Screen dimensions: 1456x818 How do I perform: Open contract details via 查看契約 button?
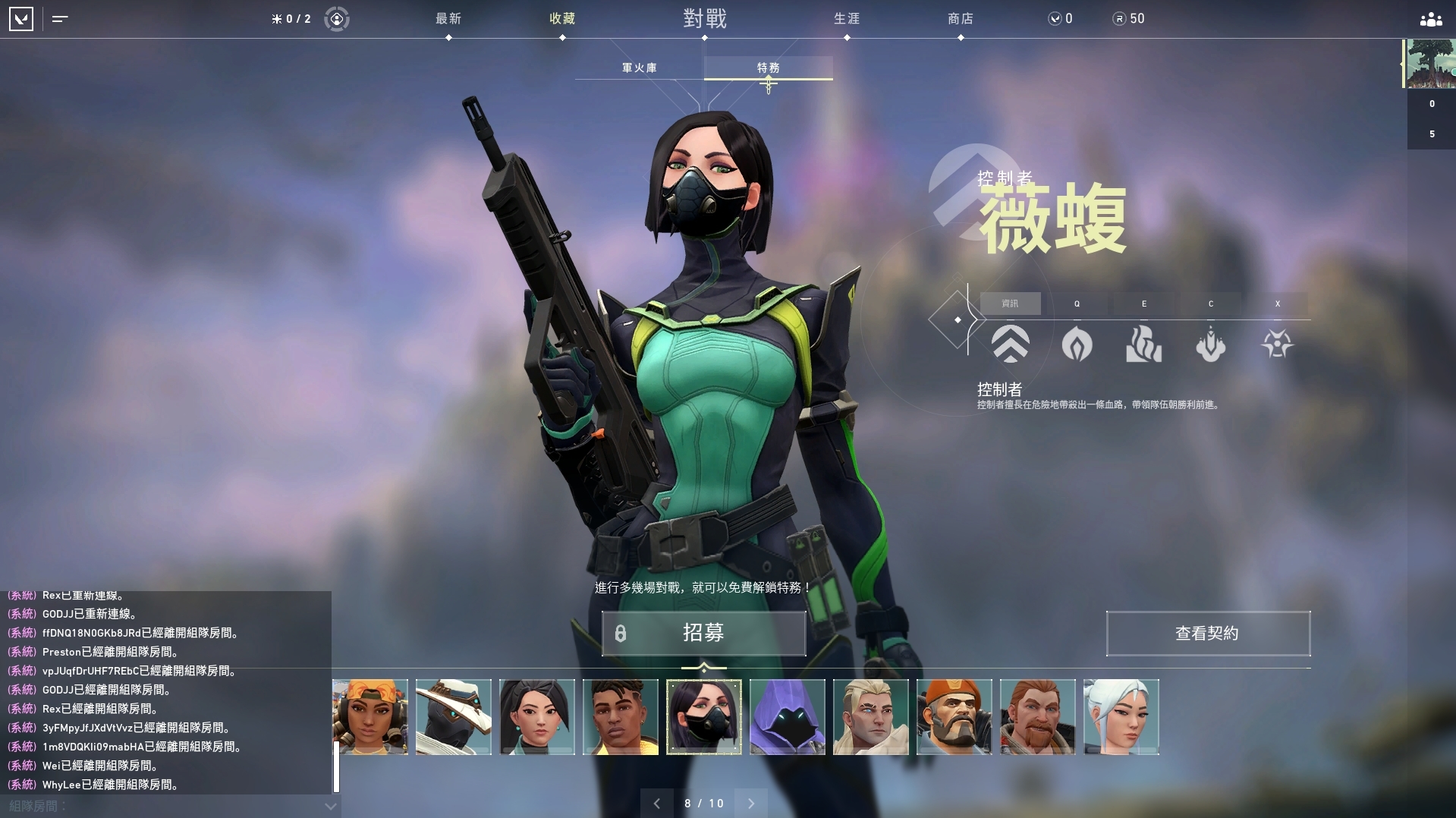(x=1207, y=634)
